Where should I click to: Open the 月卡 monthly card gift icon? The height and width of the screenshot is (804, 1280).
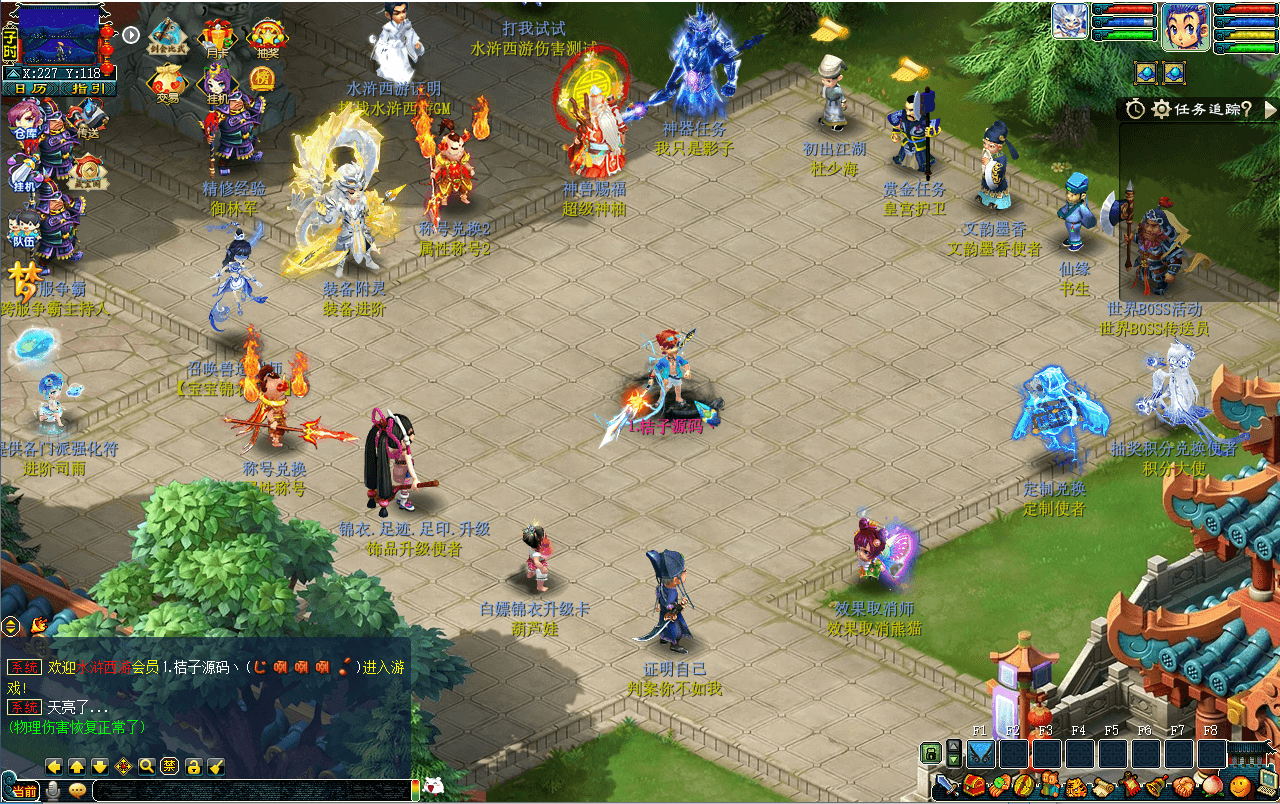pyautogui.click(x=216, y=41)
